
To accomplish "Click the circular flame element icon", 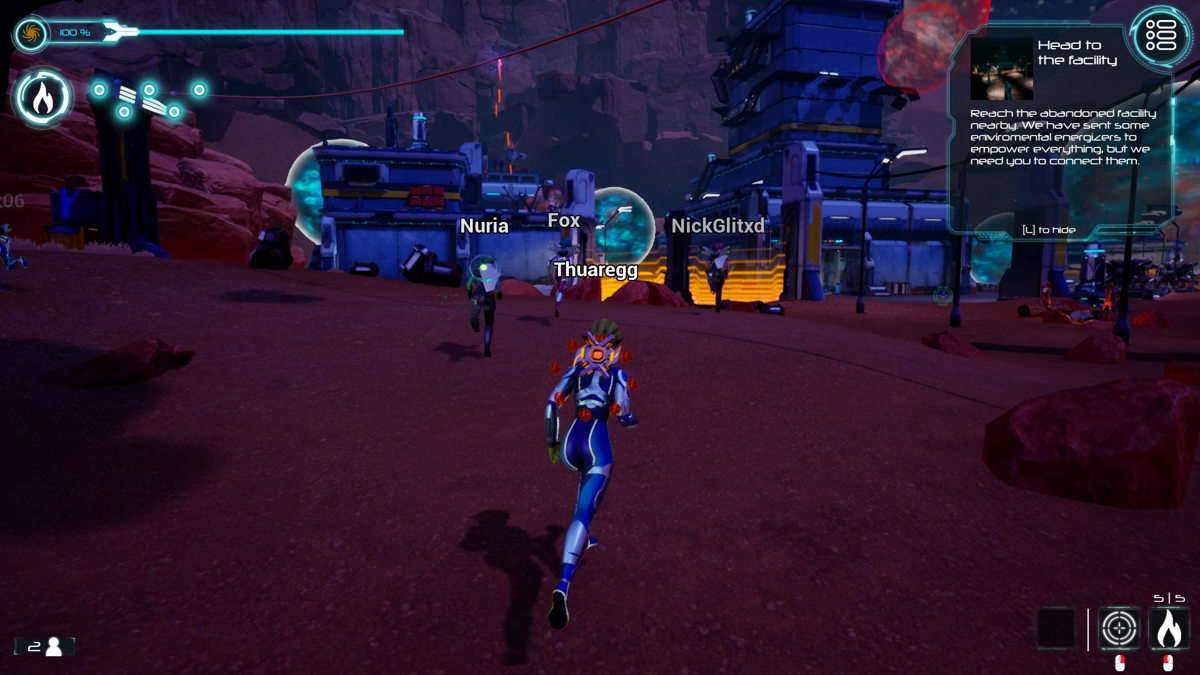I will [43, 98].
